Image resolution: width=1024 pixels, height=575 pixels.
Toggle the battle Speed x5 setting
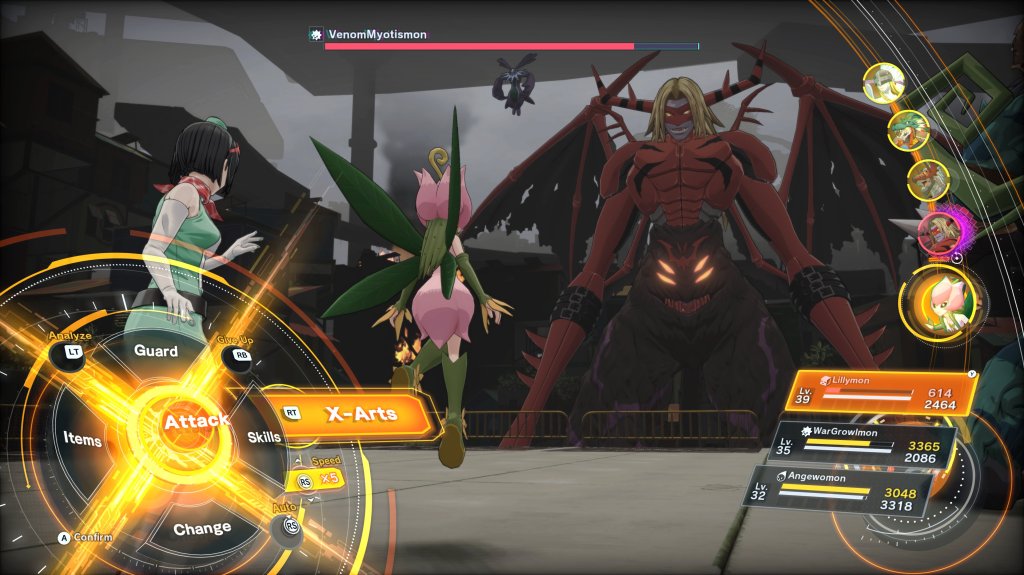[x=315, y=478]
